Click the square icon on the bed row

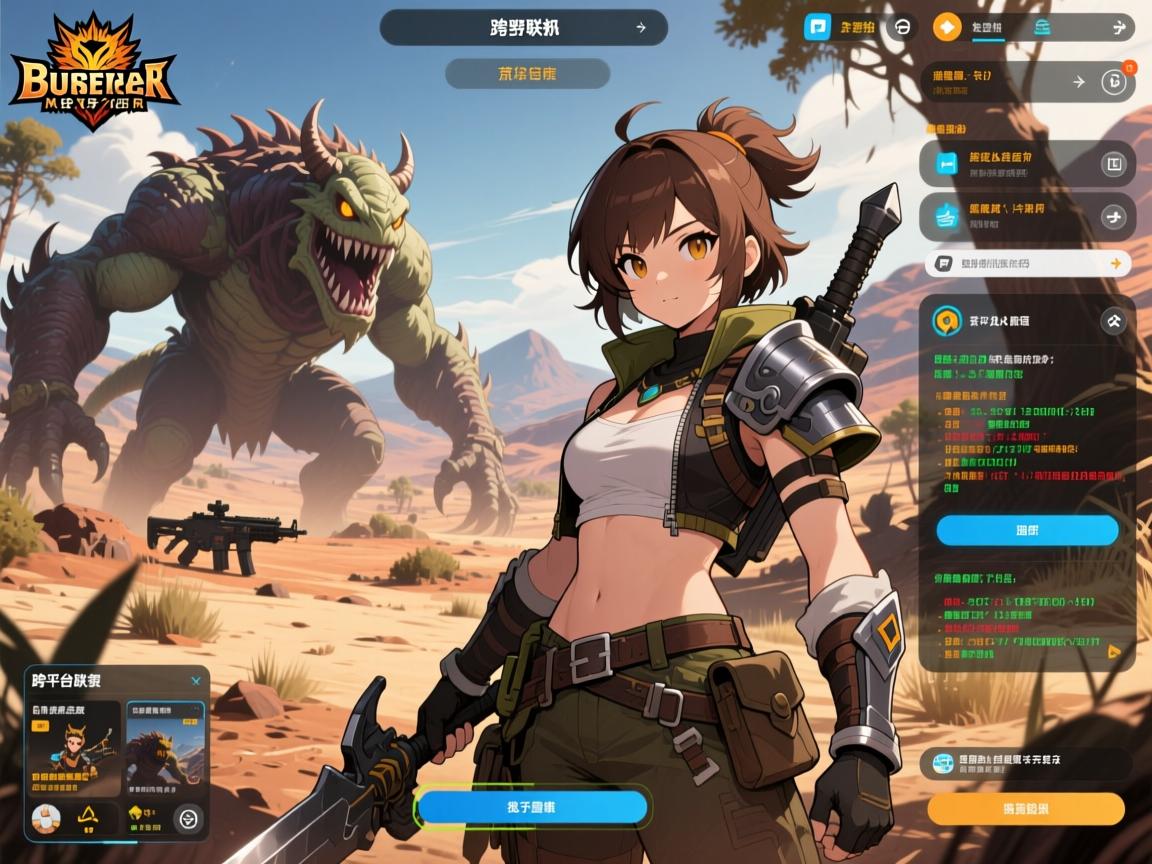1113,163
